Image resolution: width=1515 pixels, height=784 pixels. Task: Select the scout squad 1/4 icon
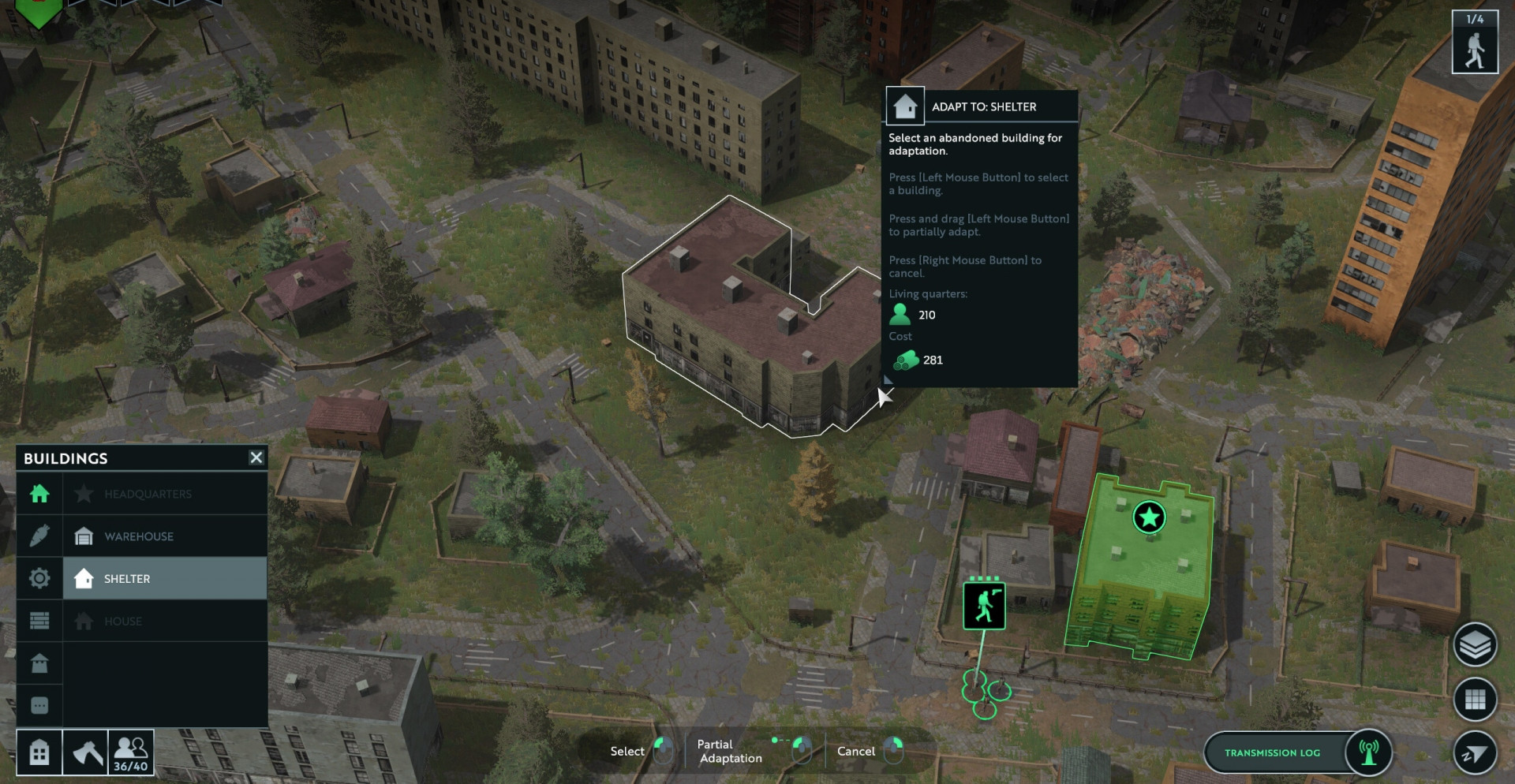(x=1474, y=43)
